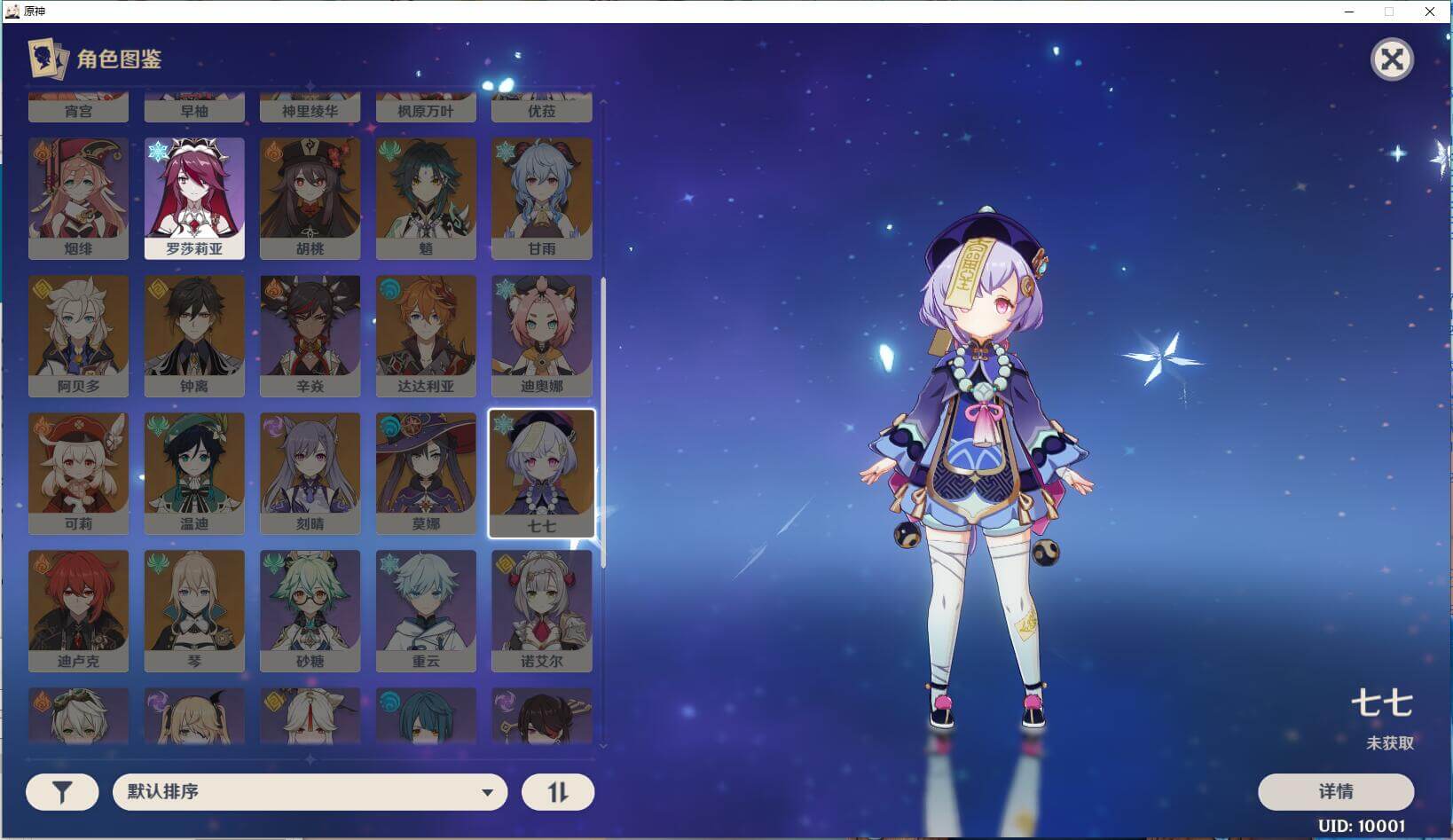Screen dimensions: 1453x840
Task: Pick the 诺艾尔 character card
Action: pos(541,609)
